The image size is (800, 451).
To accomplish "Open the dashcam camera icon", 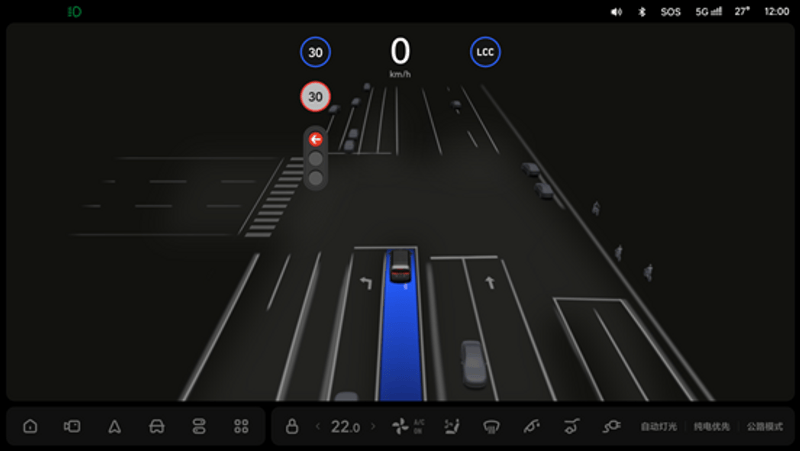I will 72,426.
